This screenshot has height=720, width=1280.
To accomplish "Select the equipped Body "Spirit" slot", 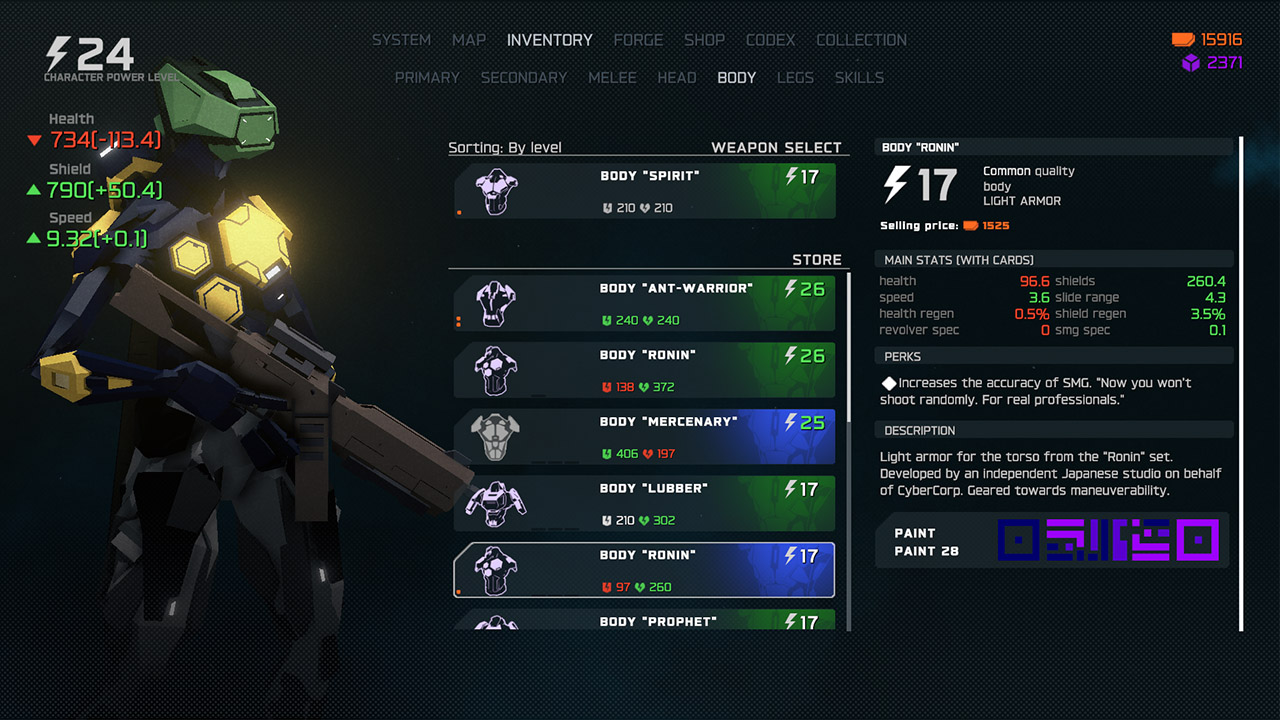I will tap(640, 190).
